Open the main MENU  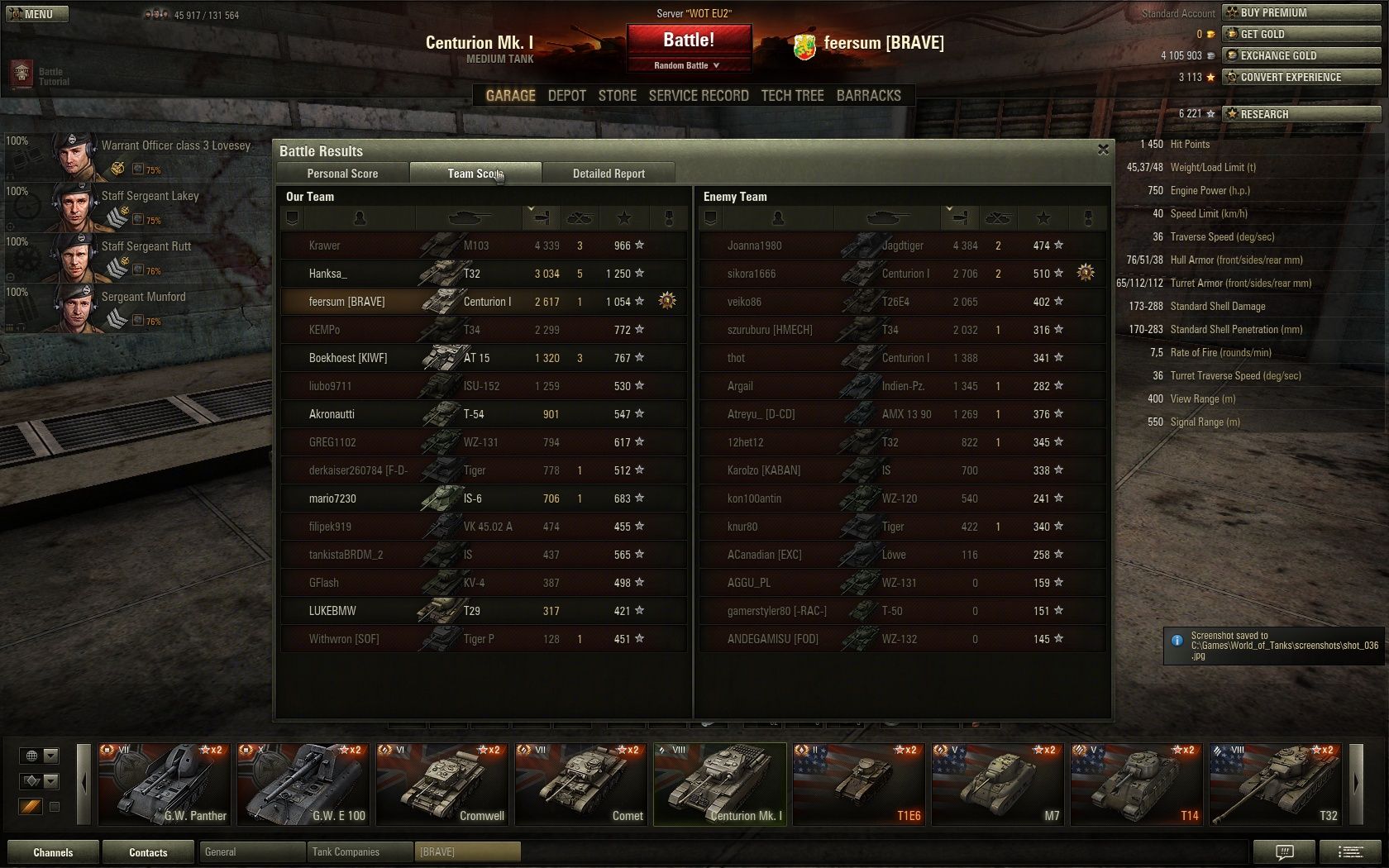coord(37,14)
